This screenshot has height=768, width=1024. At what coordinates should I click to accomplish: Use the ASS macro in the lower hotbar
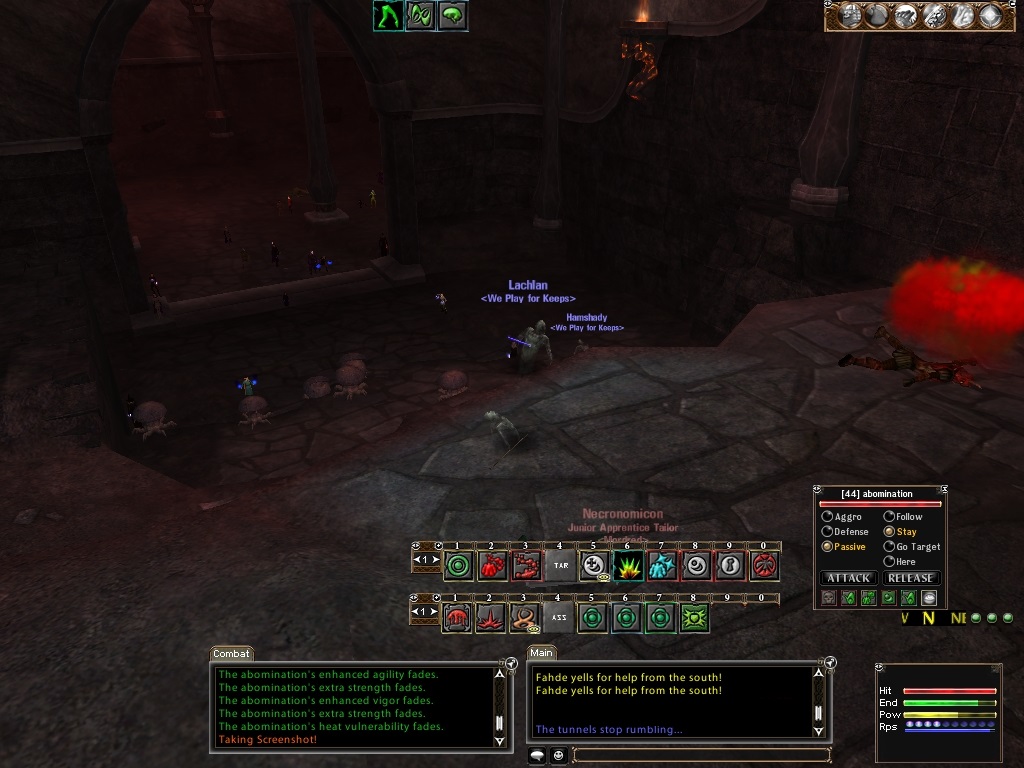[x=560, y=618]
